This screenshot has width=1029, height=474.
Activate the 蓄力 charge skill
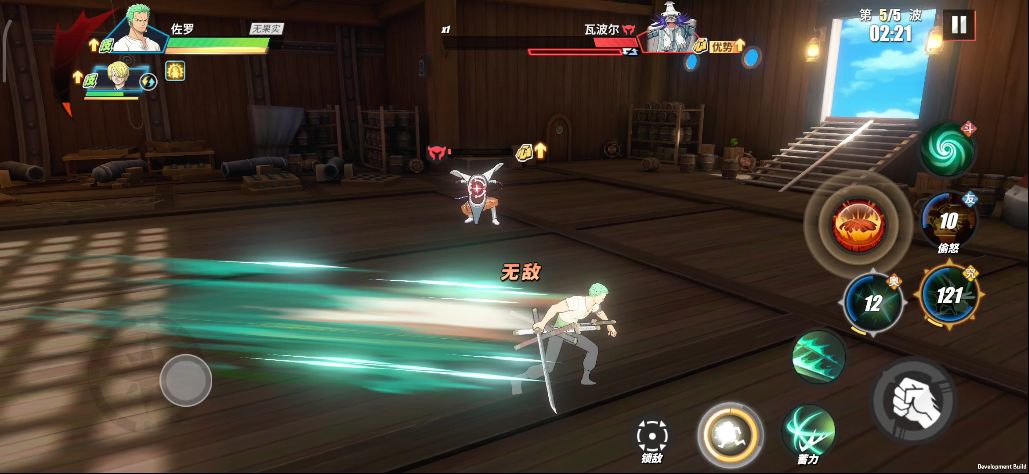808,430
